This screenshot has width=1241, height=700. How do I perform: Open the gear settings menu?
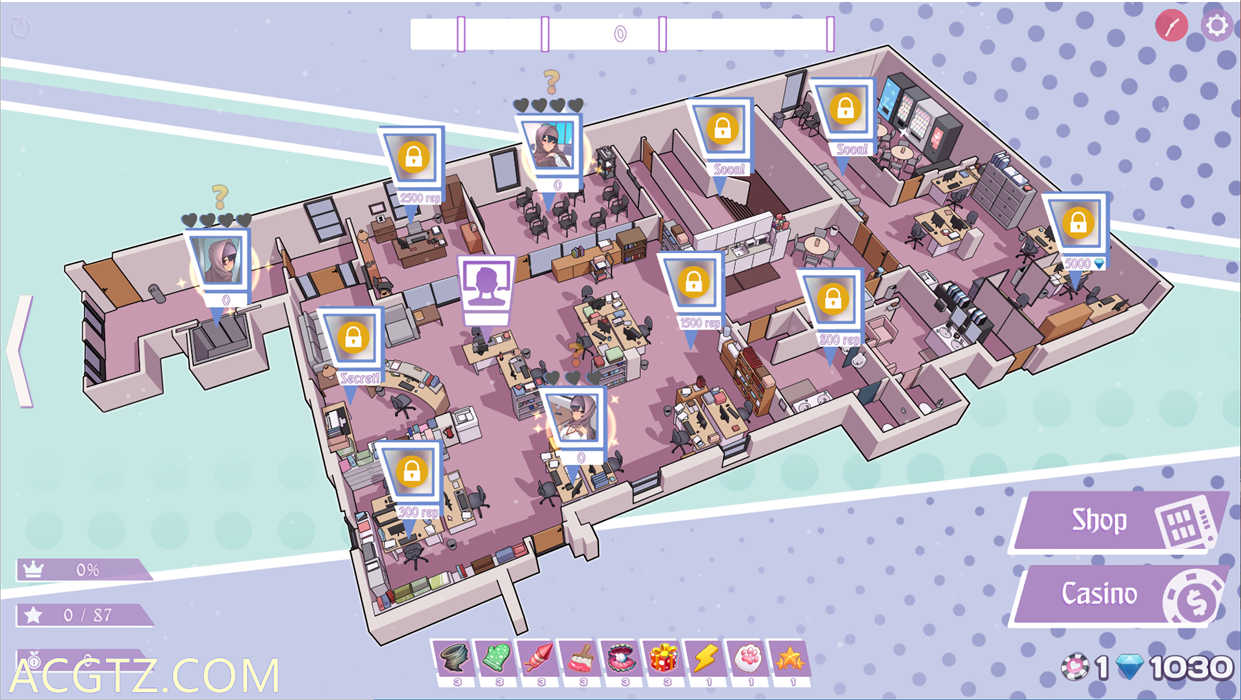pyautogui.click(x=1217, y=25)
